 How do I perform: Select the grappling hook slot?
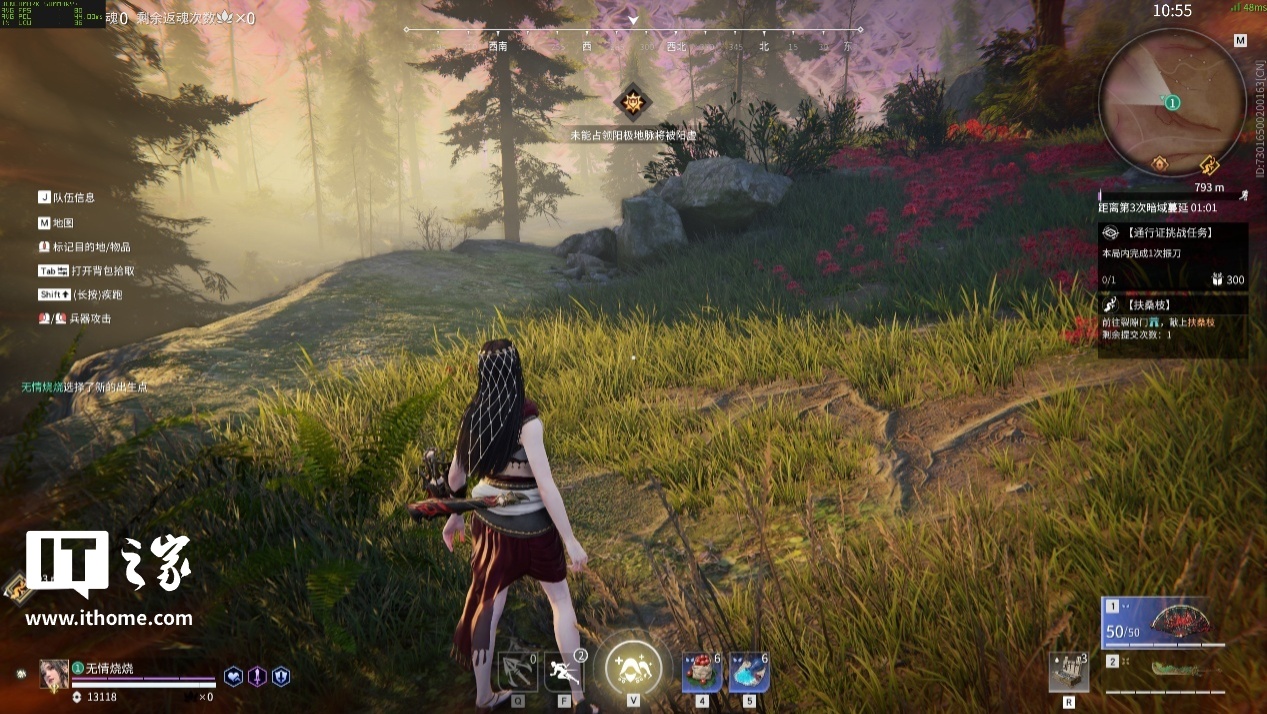(x=517, y=672)
